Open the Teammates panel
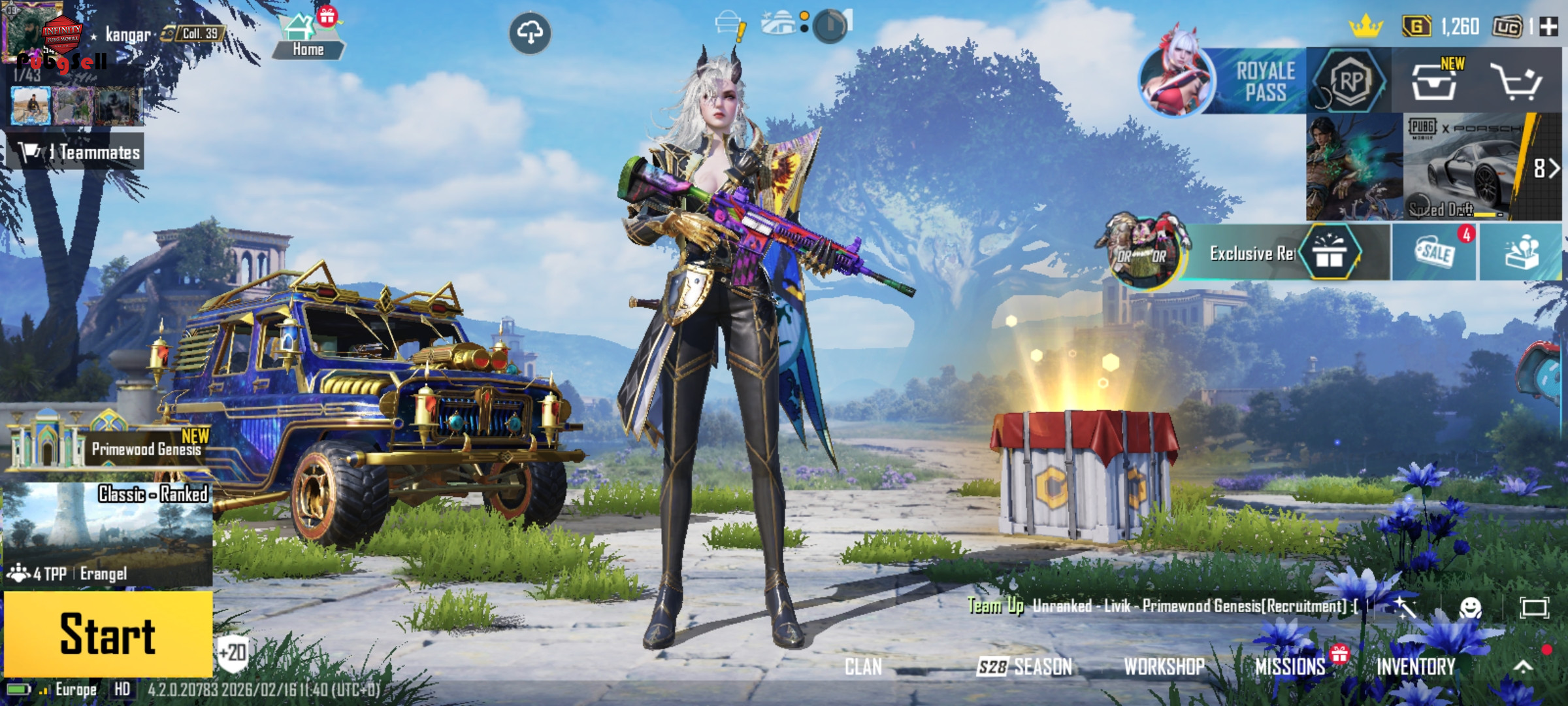Viewport: 1568px width, 706px height. click(76, 152)
